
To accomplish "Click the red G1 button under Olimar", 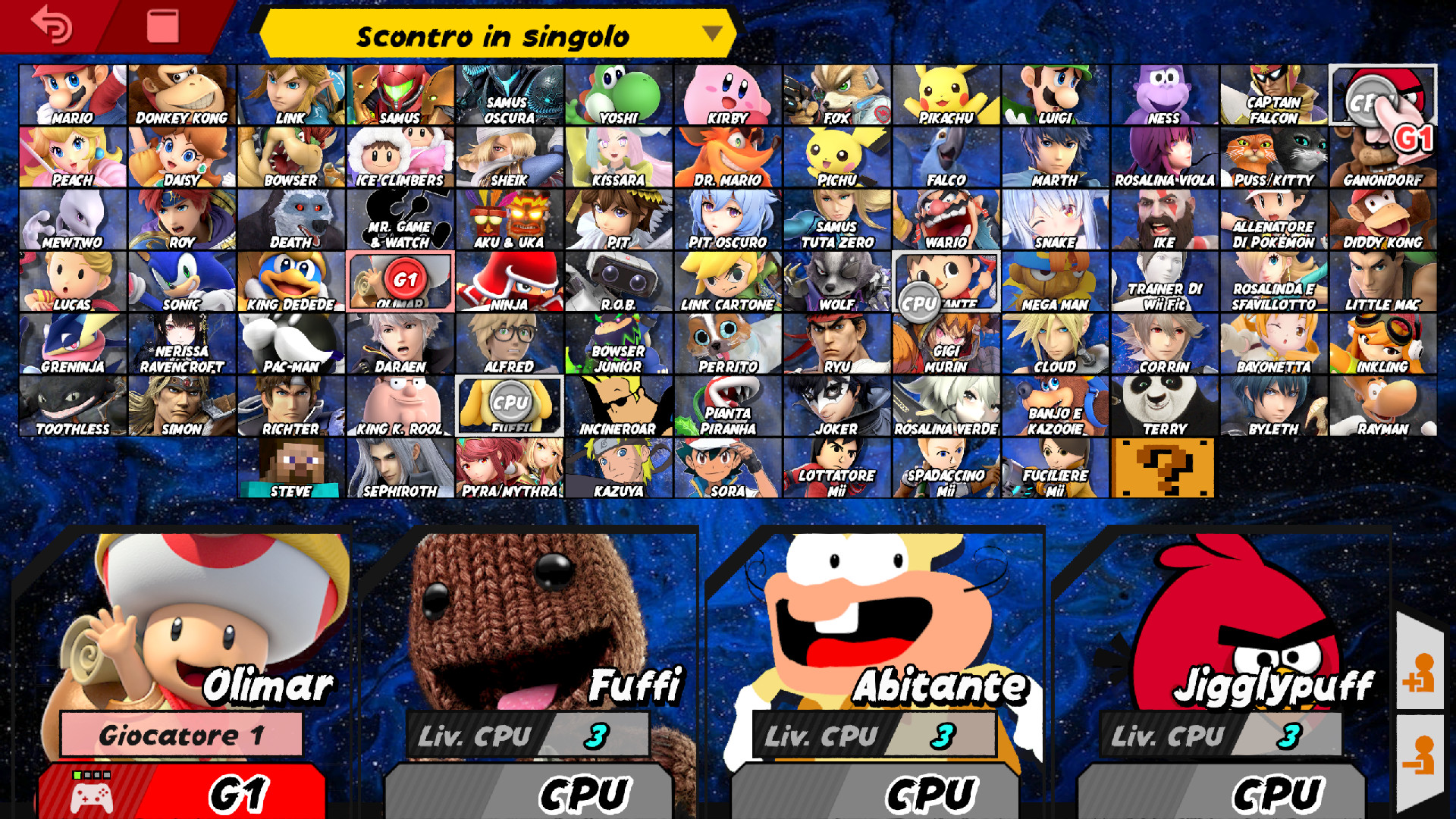I will (x=180, y=792).
